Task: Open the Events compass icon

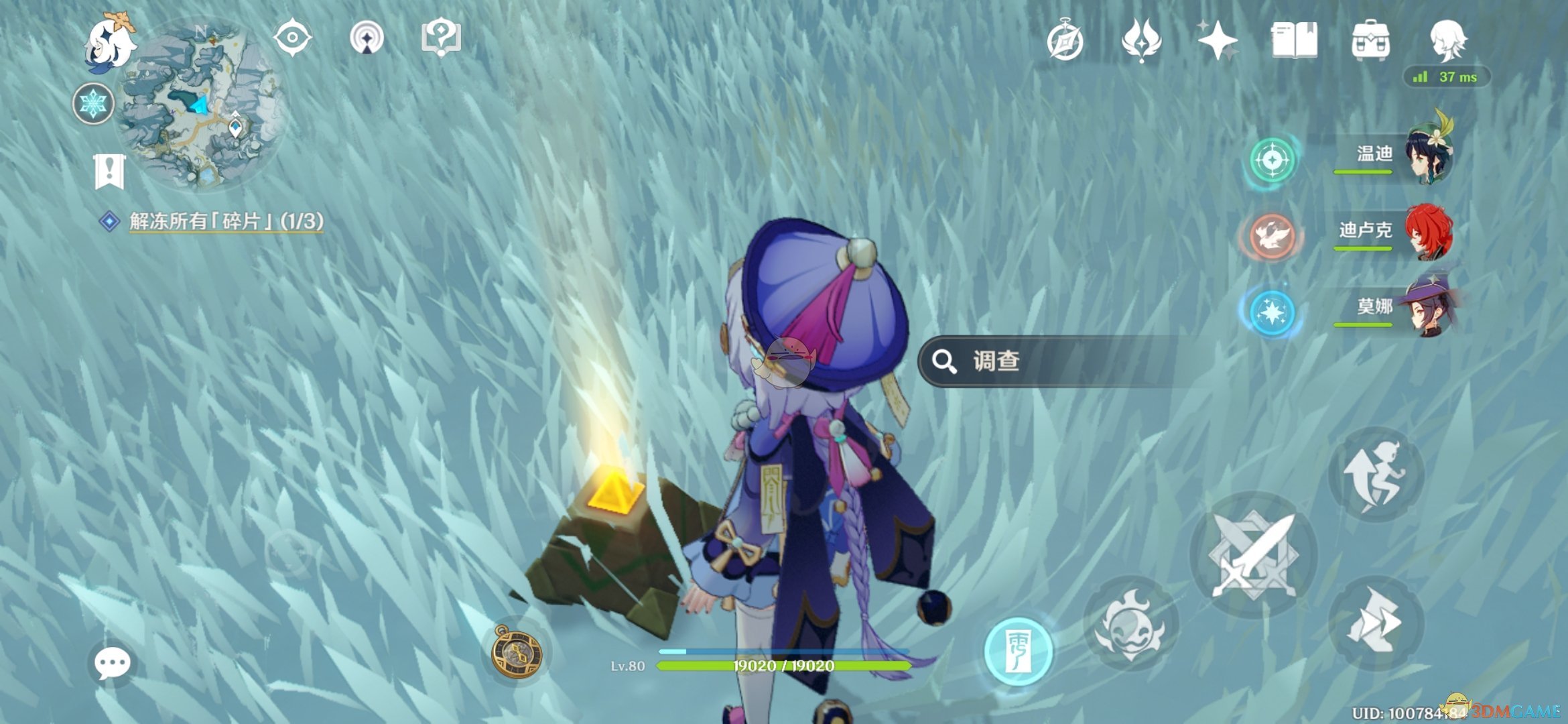Action: (x=1066, y=42)
